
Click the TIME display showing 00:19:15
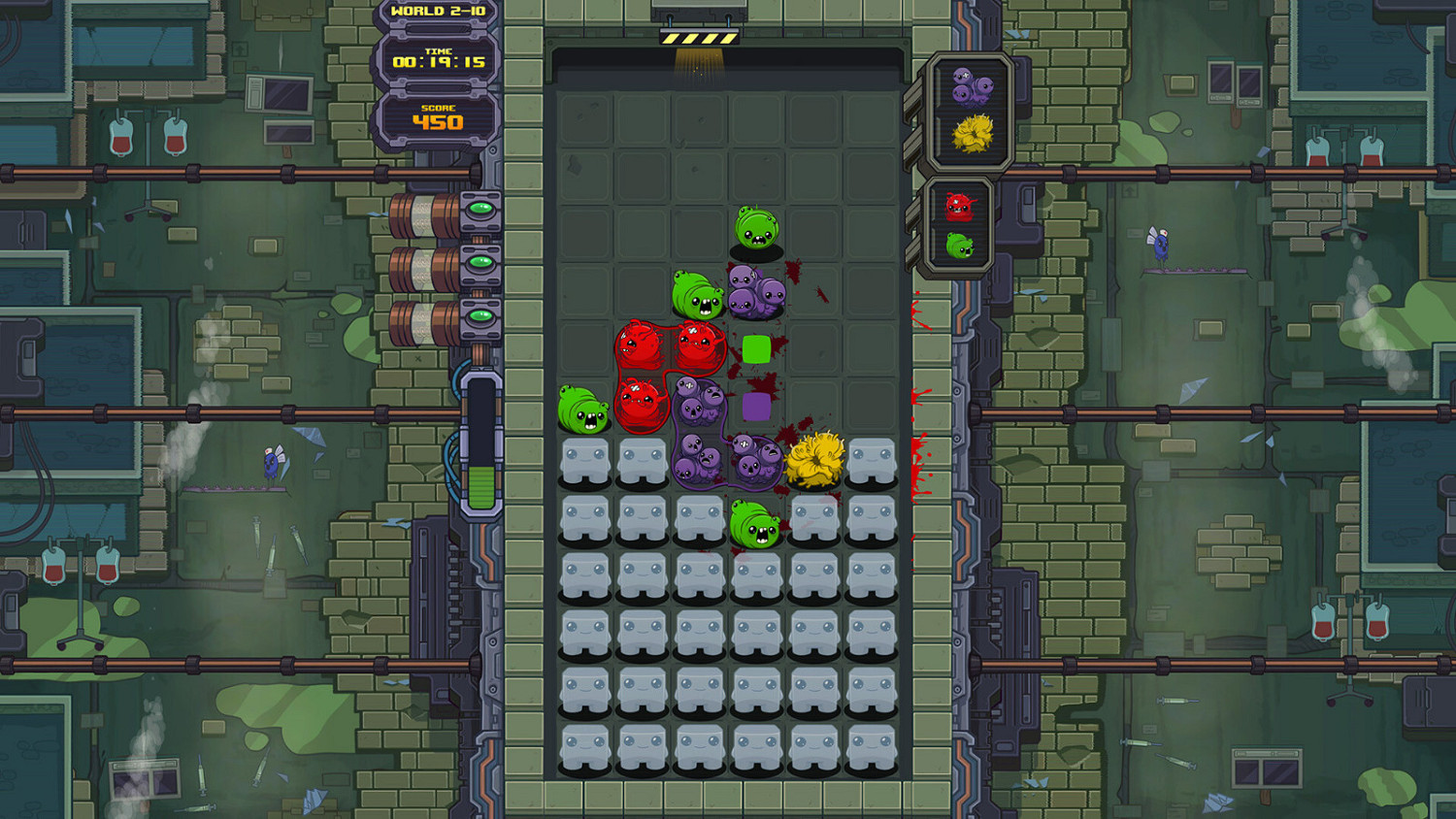point(439,58)
